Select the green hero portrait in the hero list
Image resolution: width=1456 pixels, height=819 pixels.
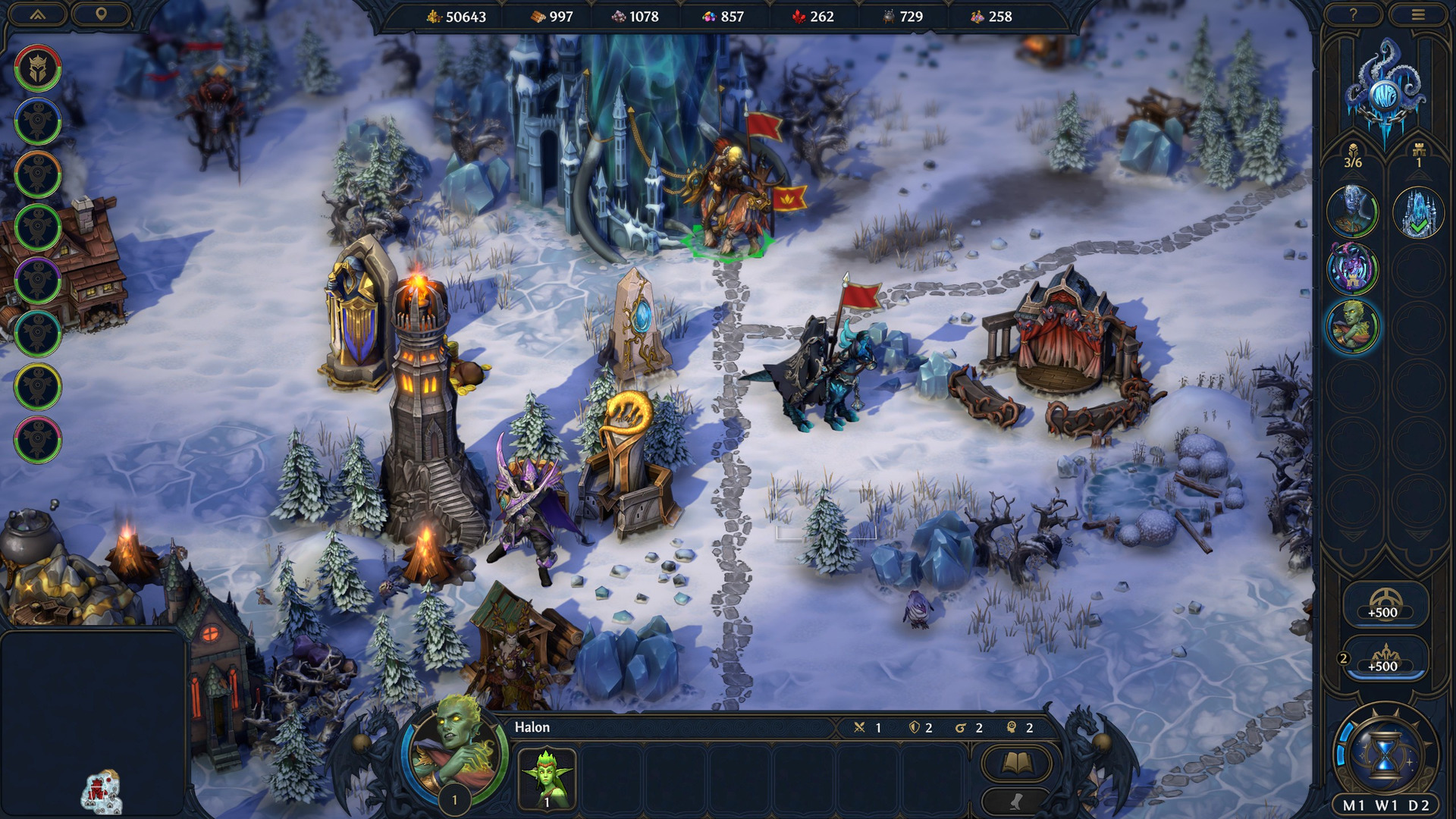pos(1352,327)
